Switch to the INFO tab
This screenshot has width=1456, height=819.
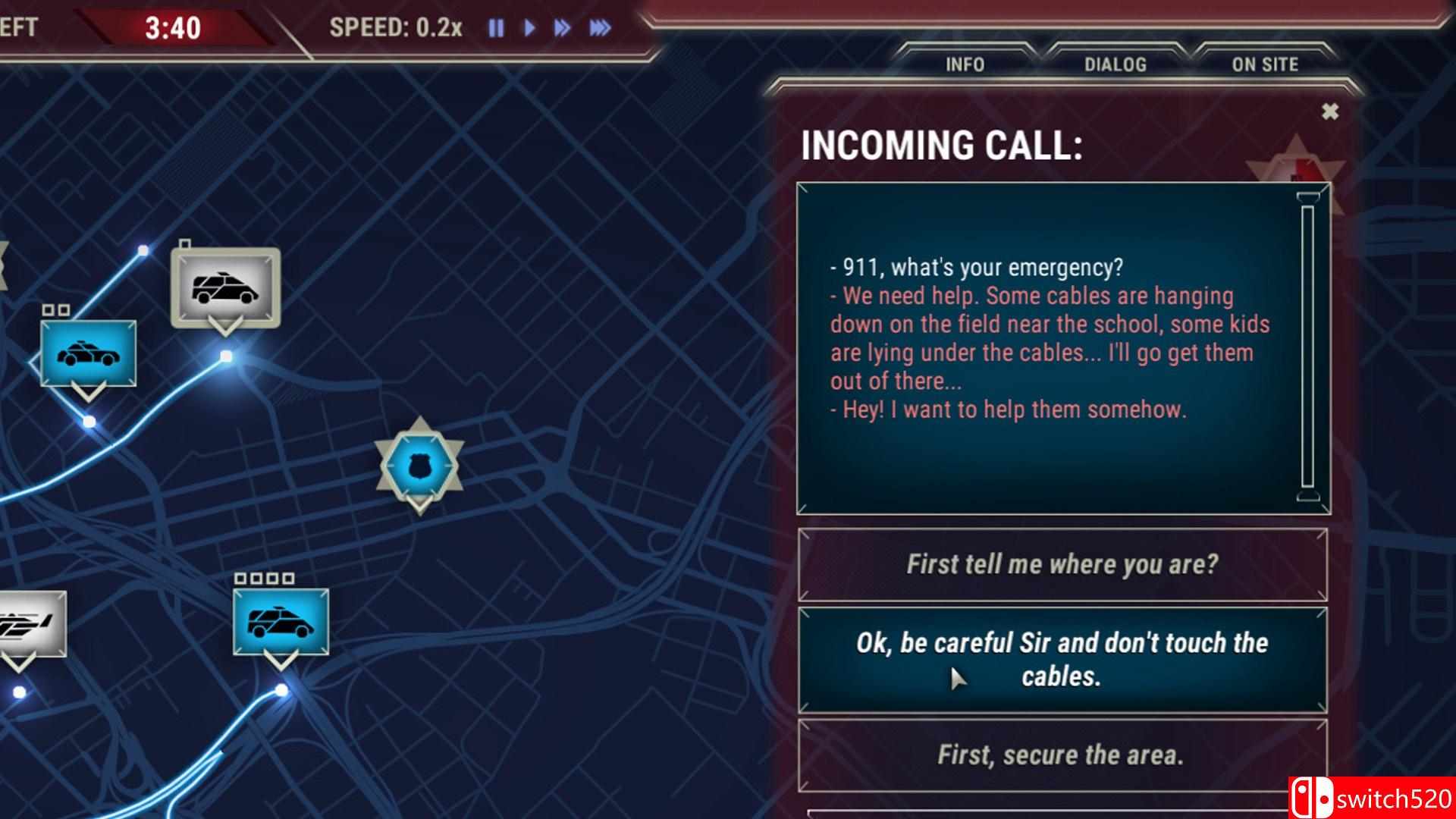coord(965,64)
